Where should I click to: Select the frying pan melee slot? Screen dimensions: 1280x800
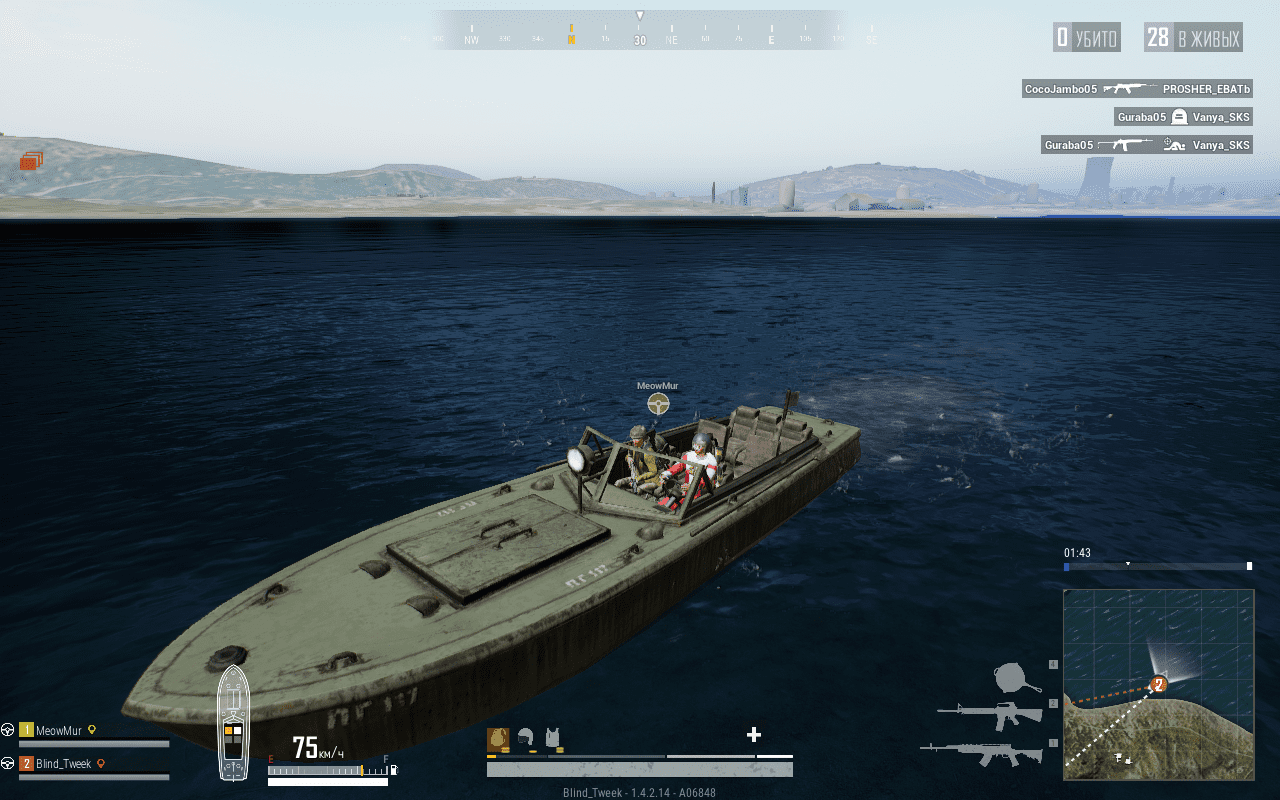pos(1017,677)
